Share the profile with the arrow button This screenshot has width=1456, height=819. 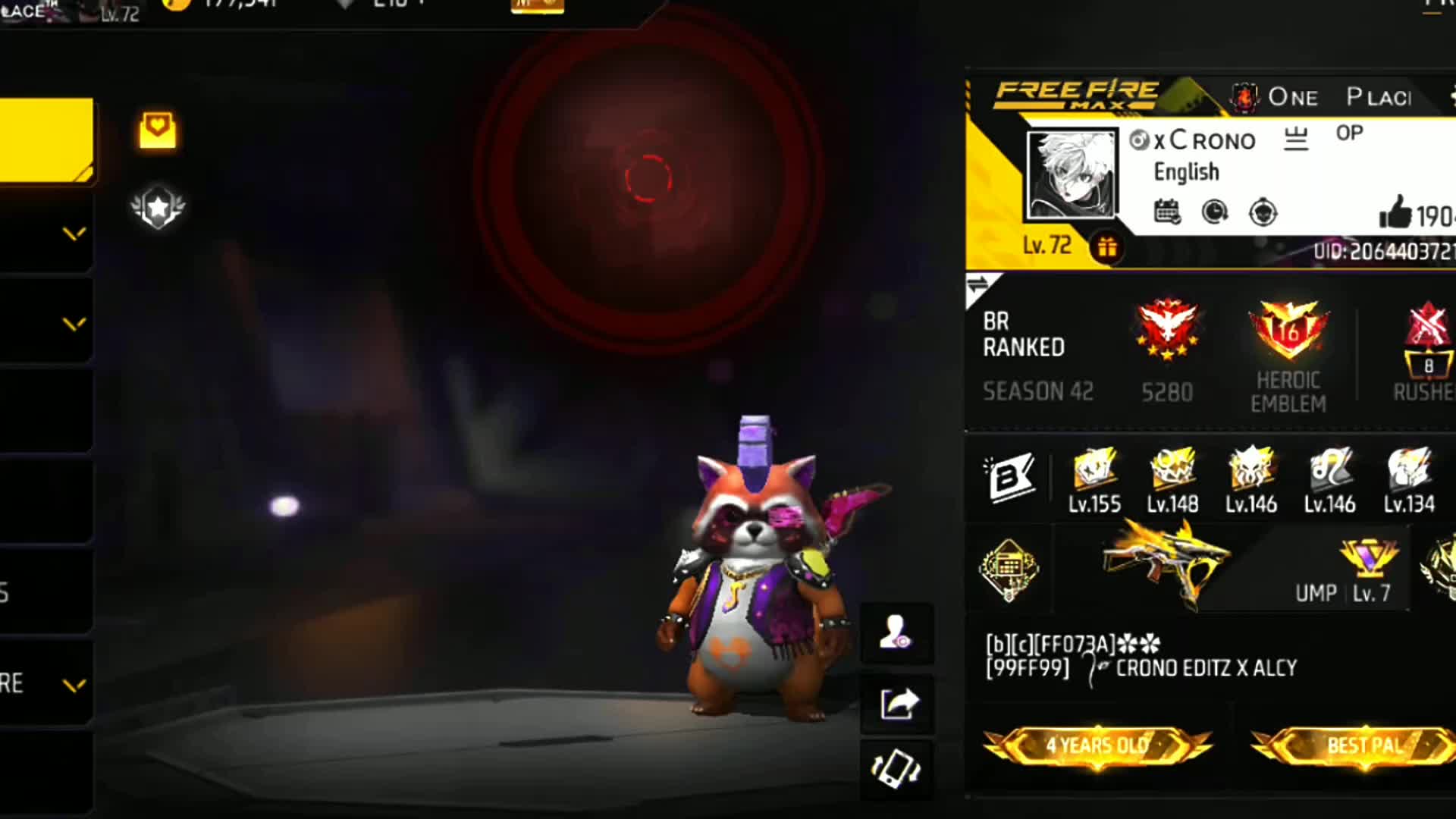898,704
